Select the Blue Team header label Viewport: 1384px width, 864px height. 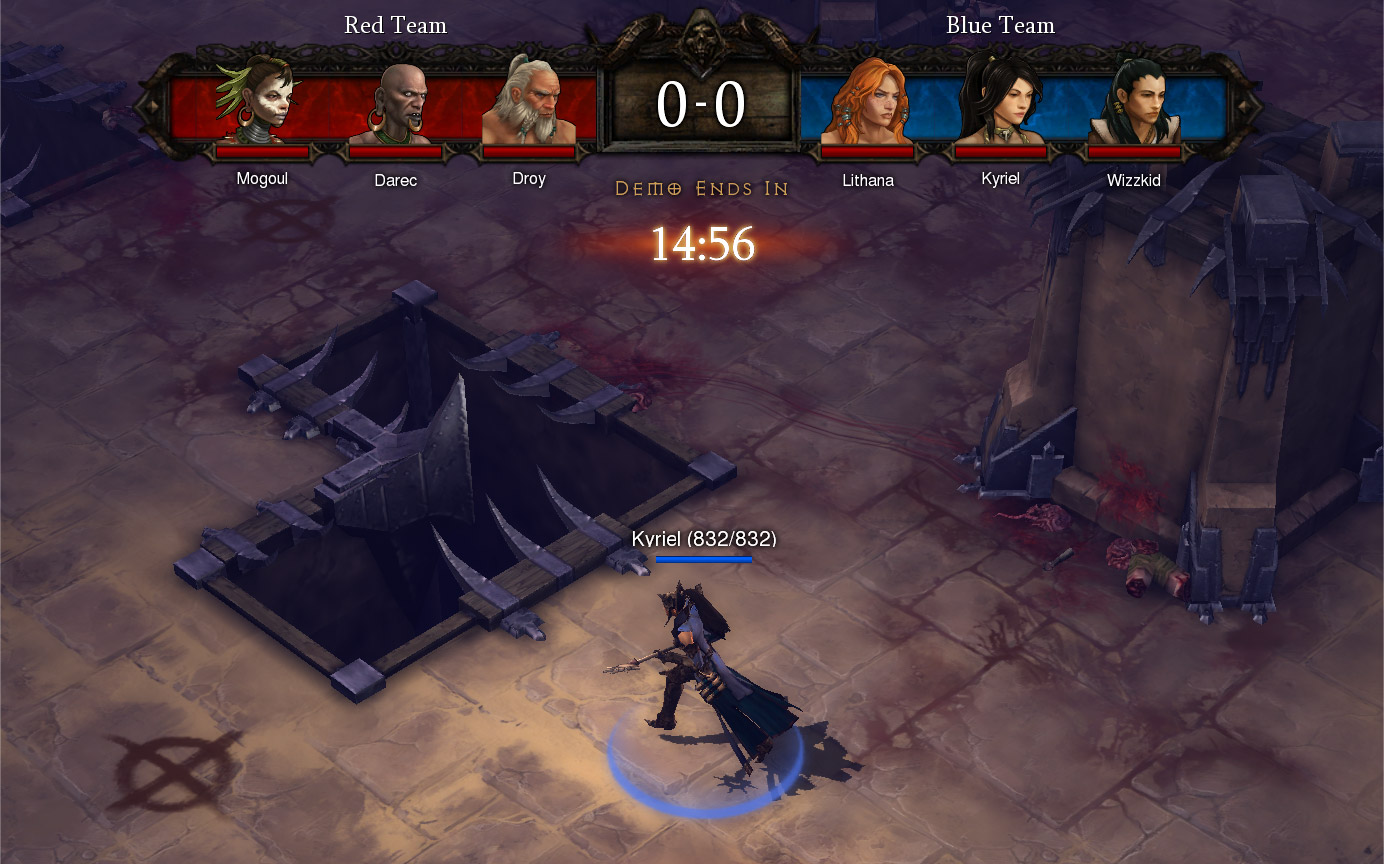click(x=1000, y=25)
